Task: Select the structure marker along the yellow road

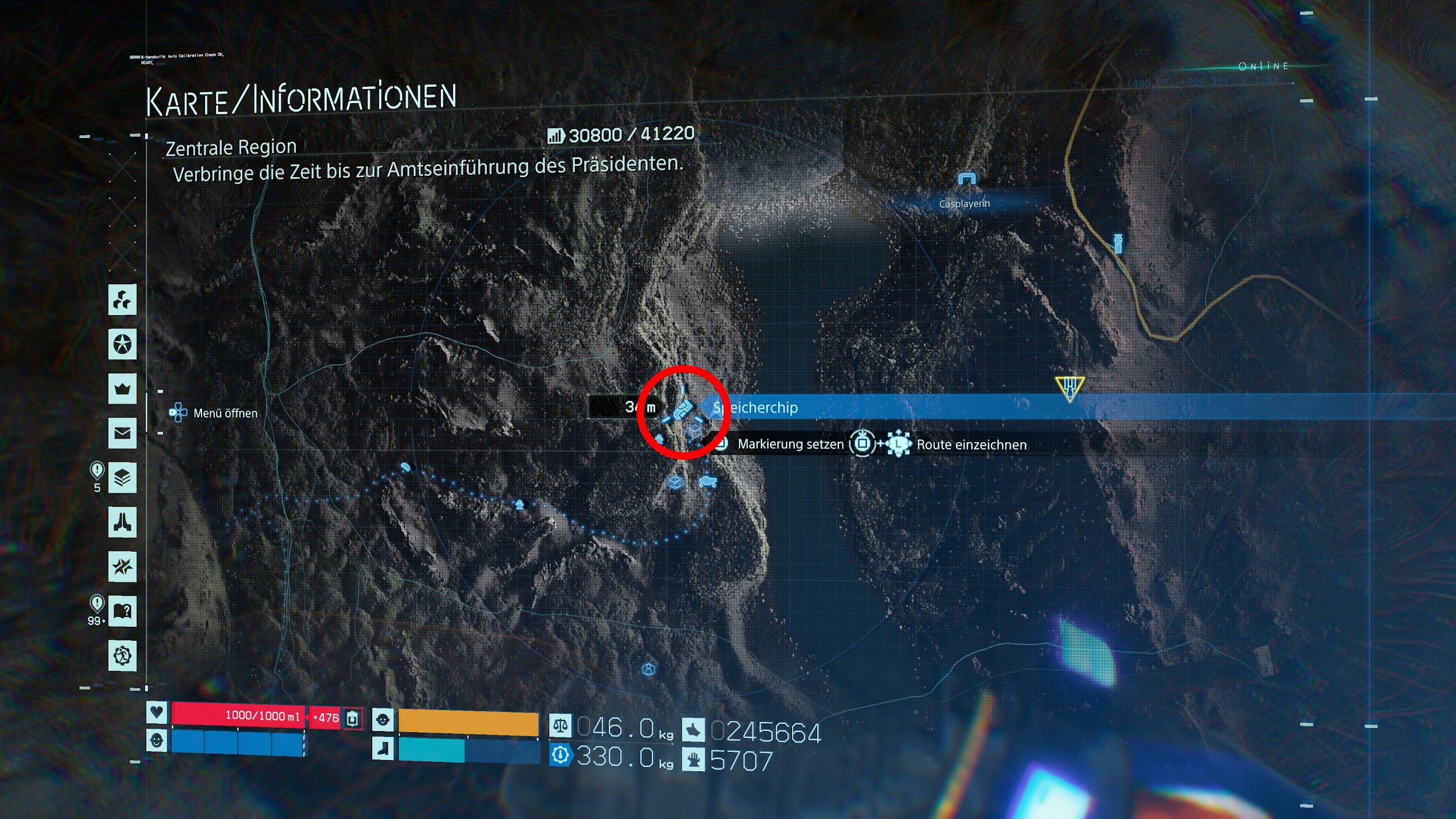Action: pyautogui.click(x=1118, y=243)
